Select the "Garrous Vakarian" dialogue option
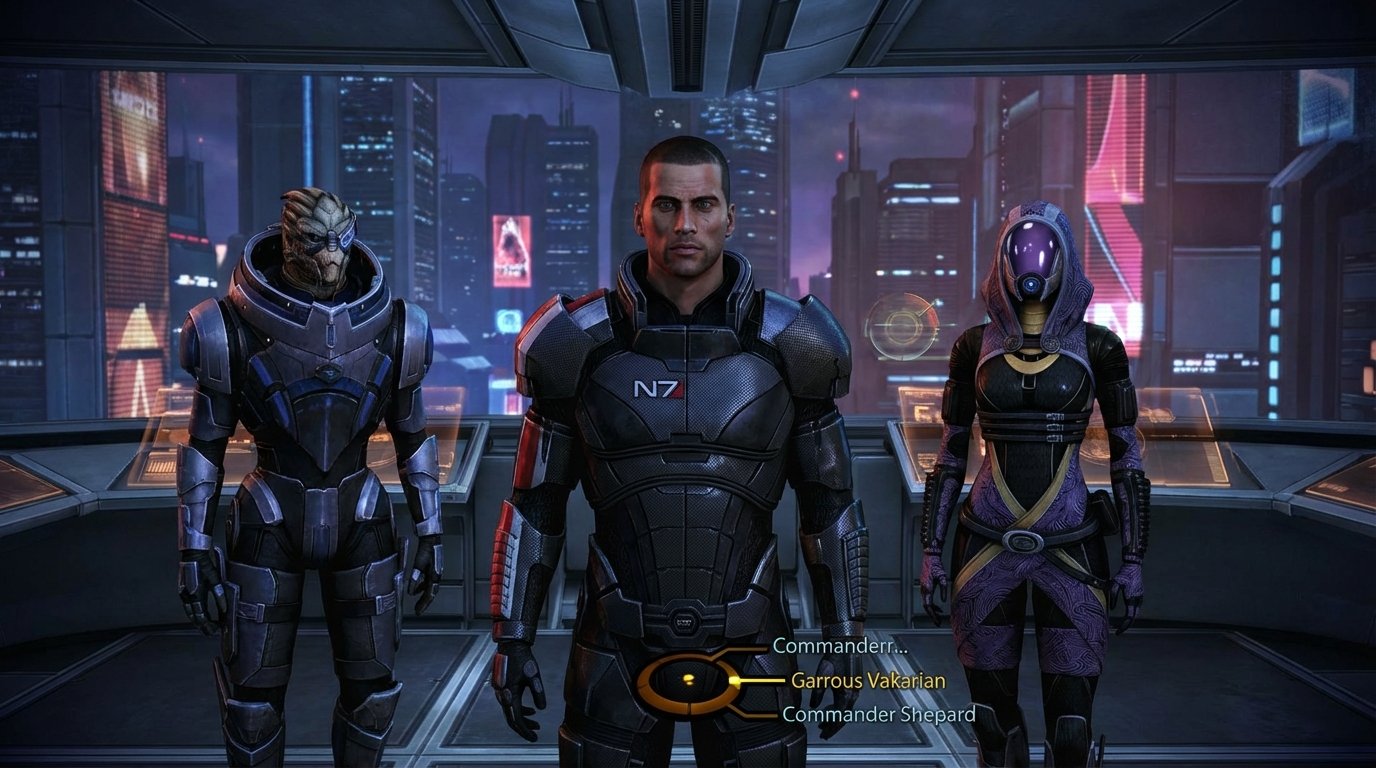Screen dimensions: 1376x768 868,680
